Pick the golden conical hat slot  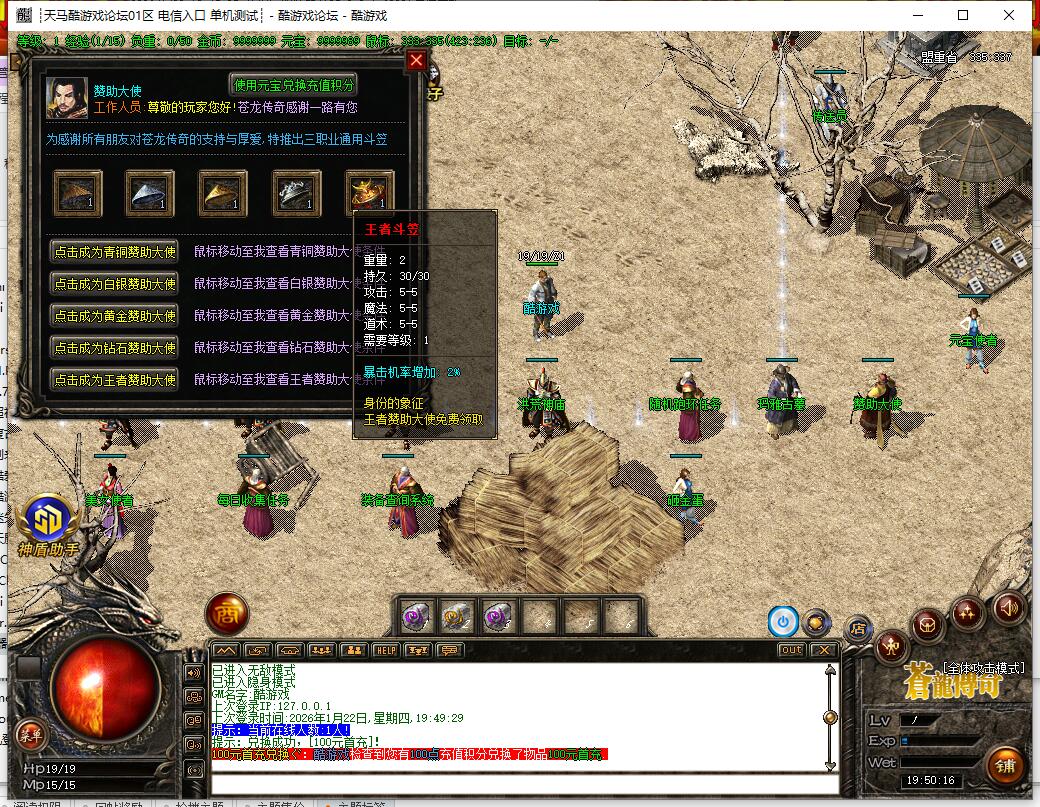(223, 192)
